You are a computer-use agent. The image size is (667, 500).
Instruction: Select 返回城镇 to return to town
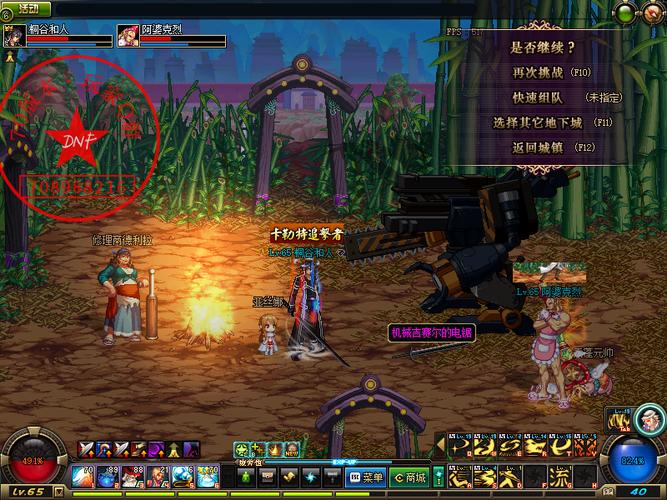coord(539,147)
